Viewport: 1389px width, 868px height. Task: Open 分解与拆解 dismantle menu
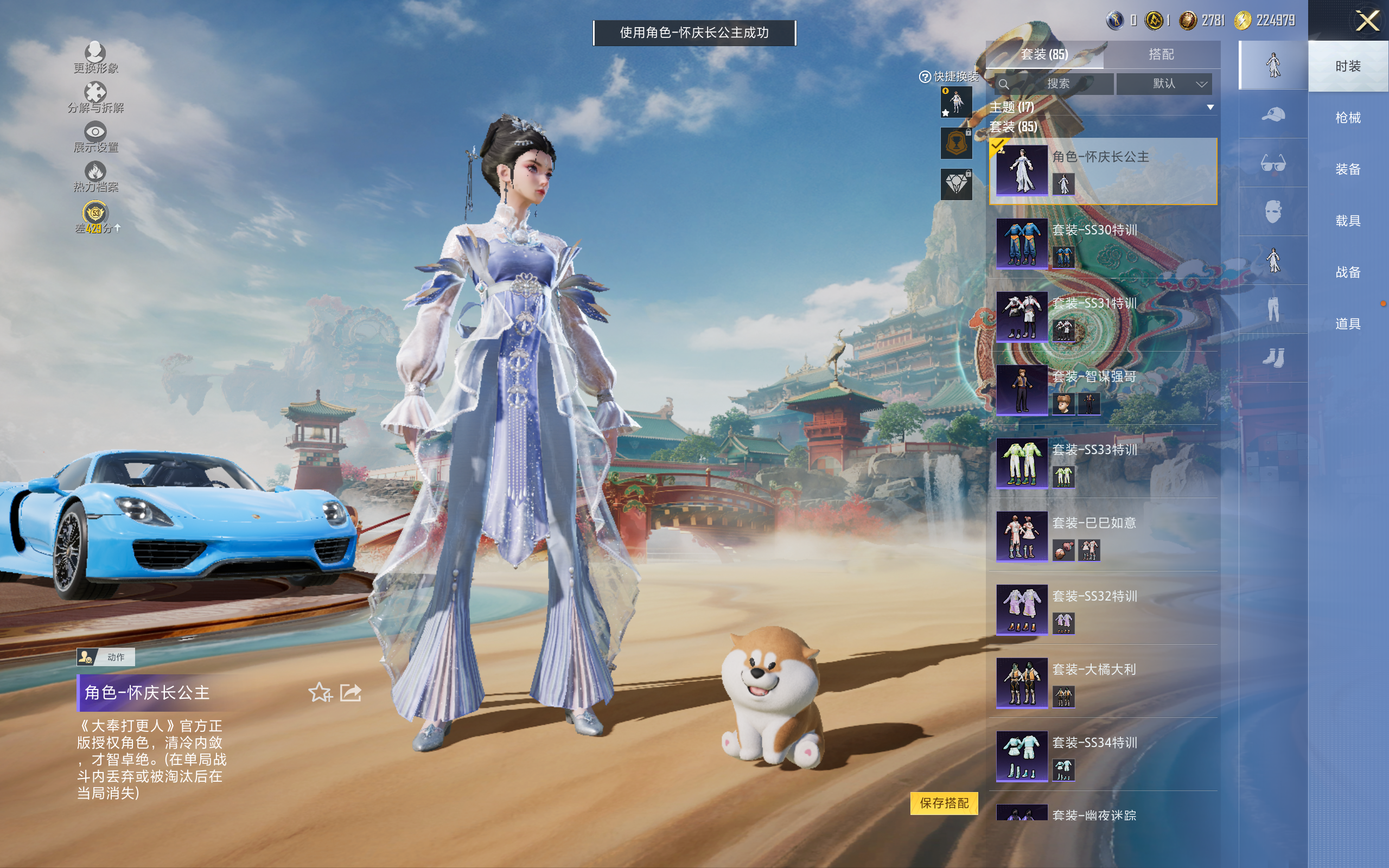point(95,98)
